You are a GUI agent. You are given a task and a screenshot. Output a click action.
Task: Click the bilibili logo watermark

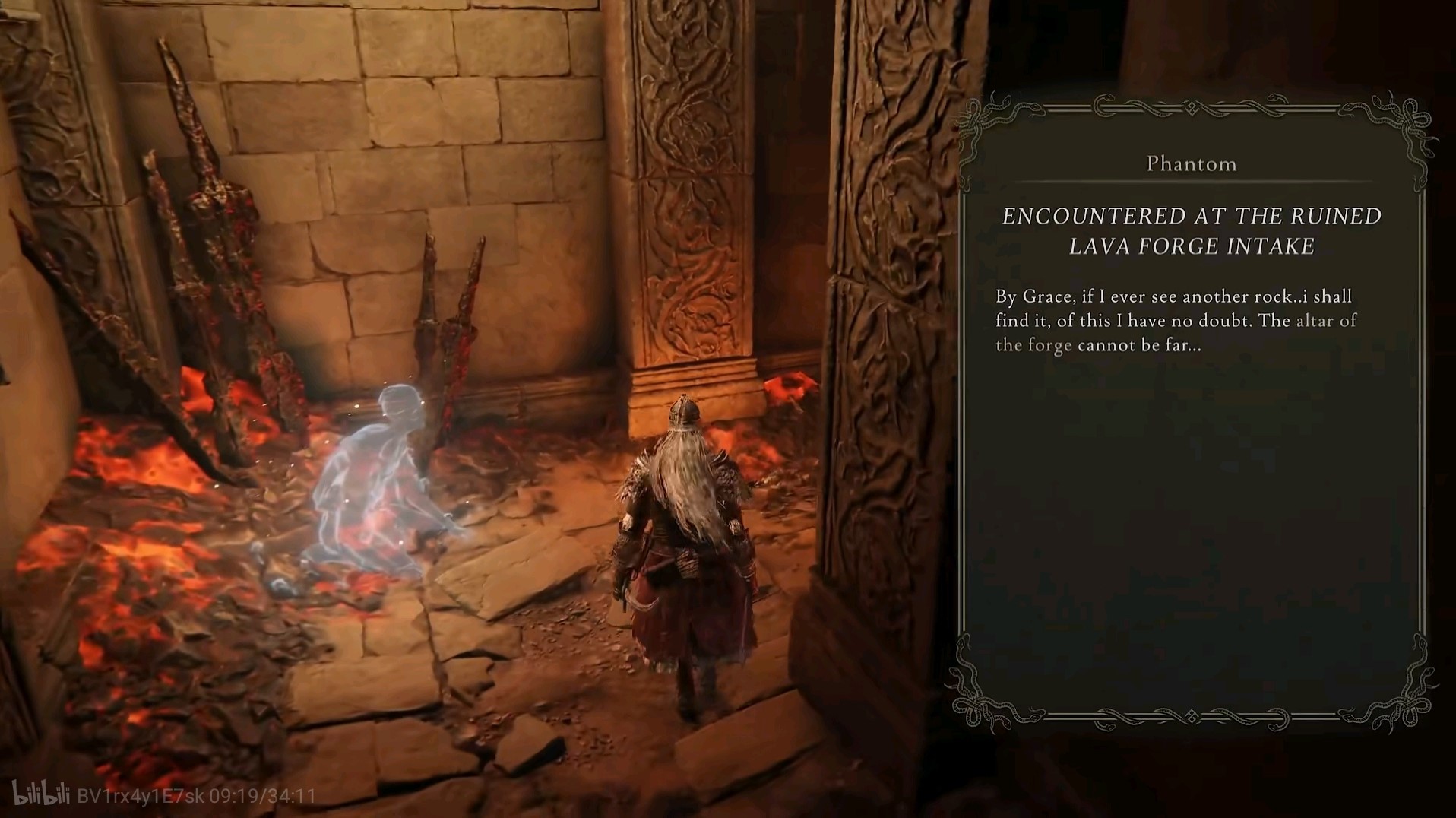[43, 794]
